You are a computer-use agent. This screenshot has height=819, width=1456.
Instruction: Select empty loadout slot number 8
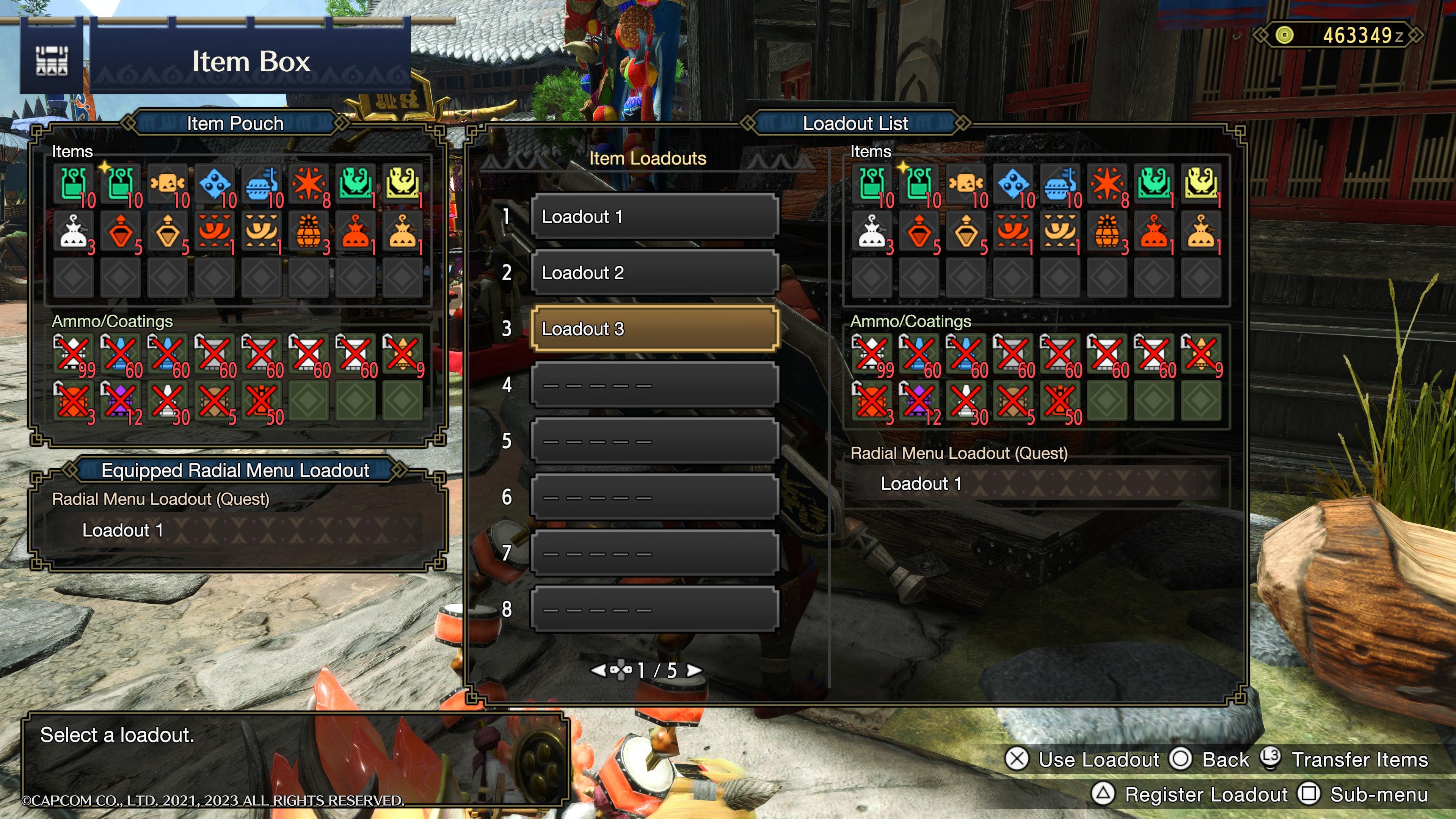654,609
